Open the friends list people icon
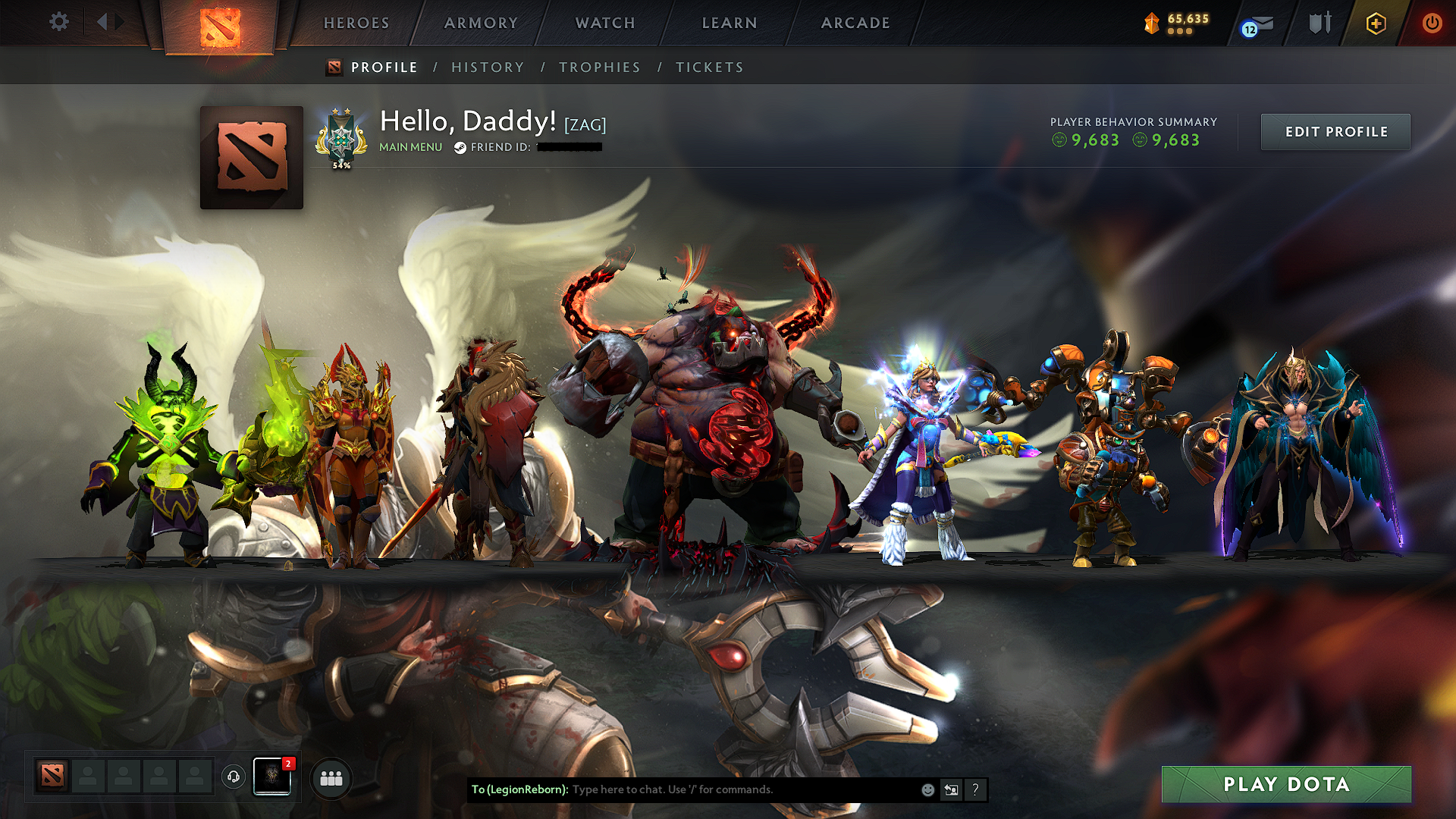The height and width of the screenshot is (819, 1456). 331,777
